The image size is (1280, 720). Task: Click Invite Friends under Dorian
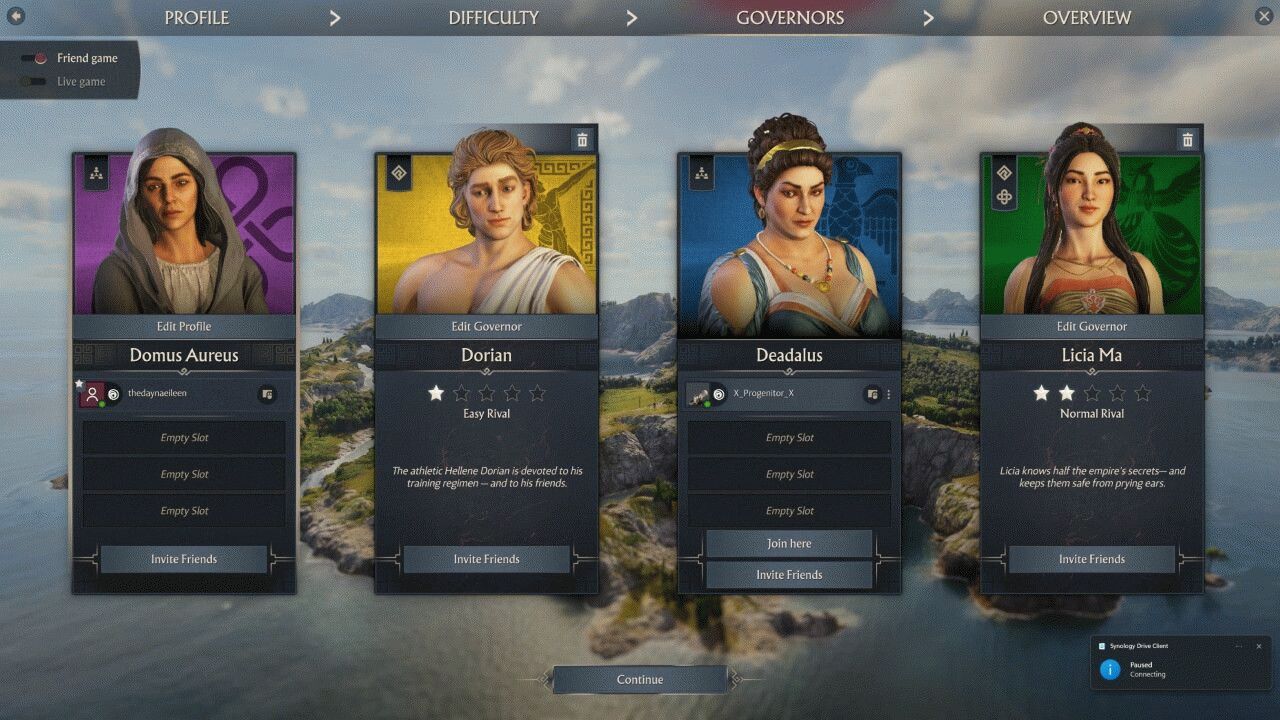[486, 559]
